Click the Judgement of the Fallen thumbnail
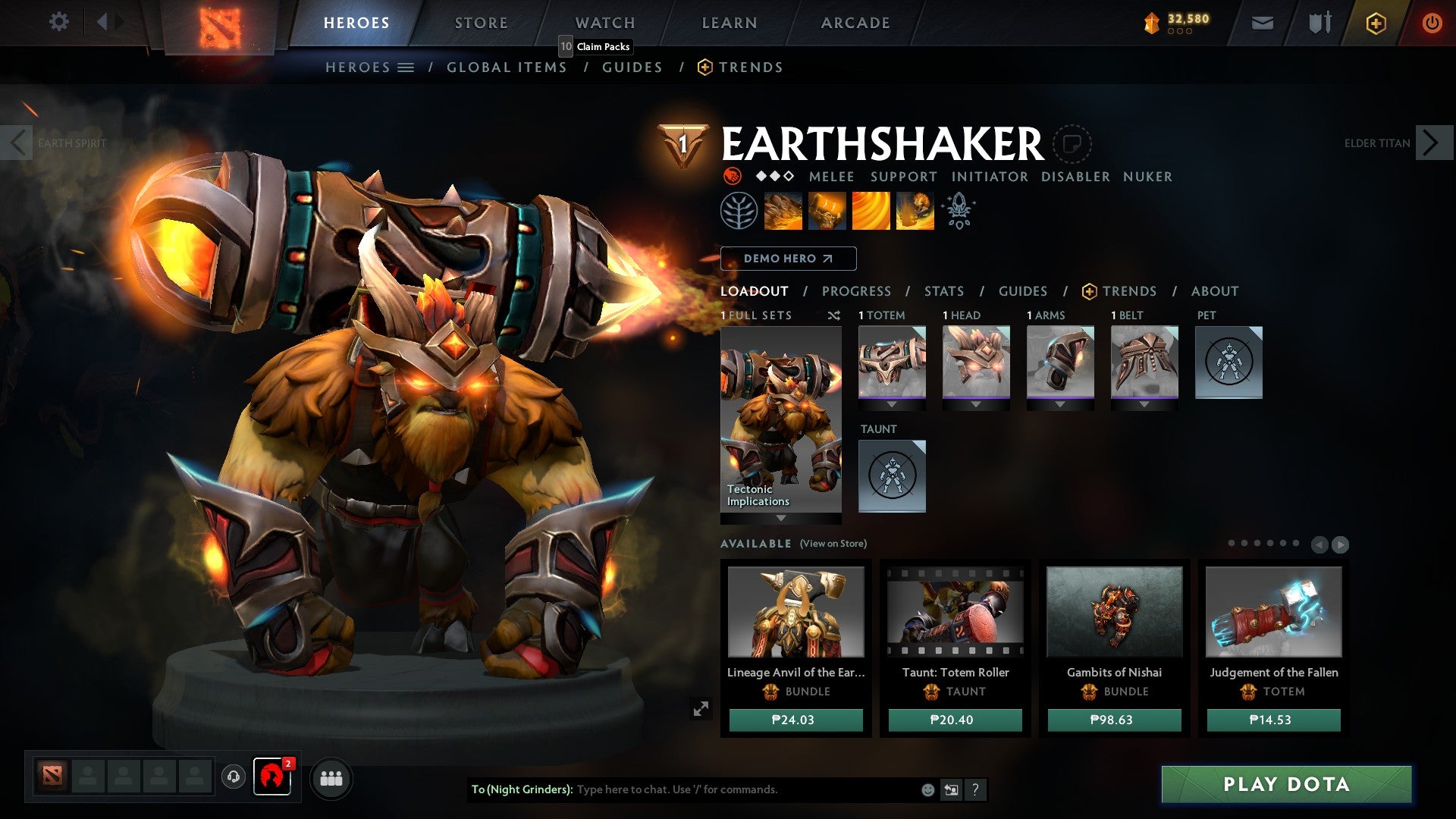This screenshot has height=819, width=1456. [x=1272, y=611]
